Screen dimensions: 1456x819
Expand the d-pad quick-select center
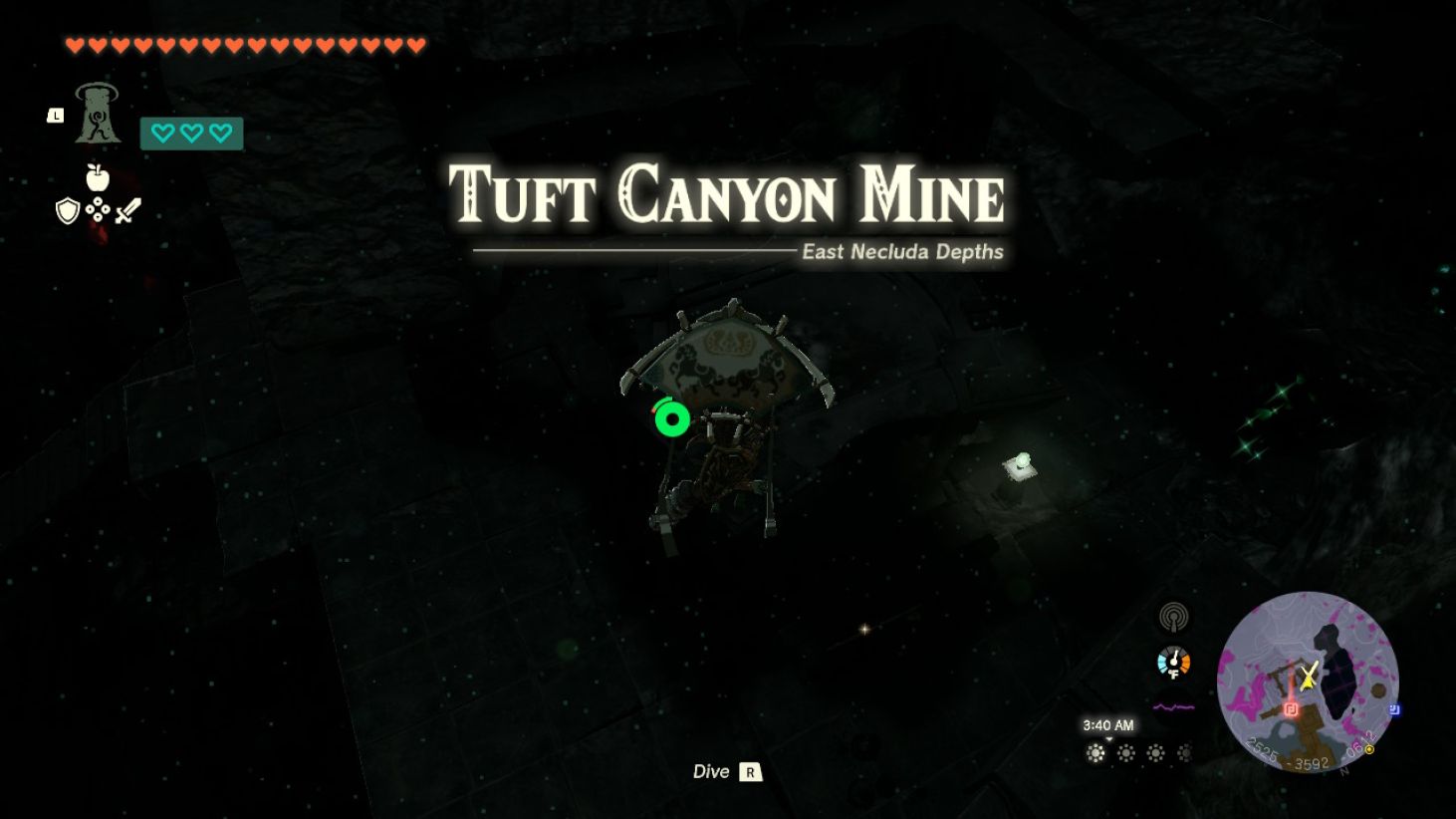pyautogui.click(x=98, y=209)
